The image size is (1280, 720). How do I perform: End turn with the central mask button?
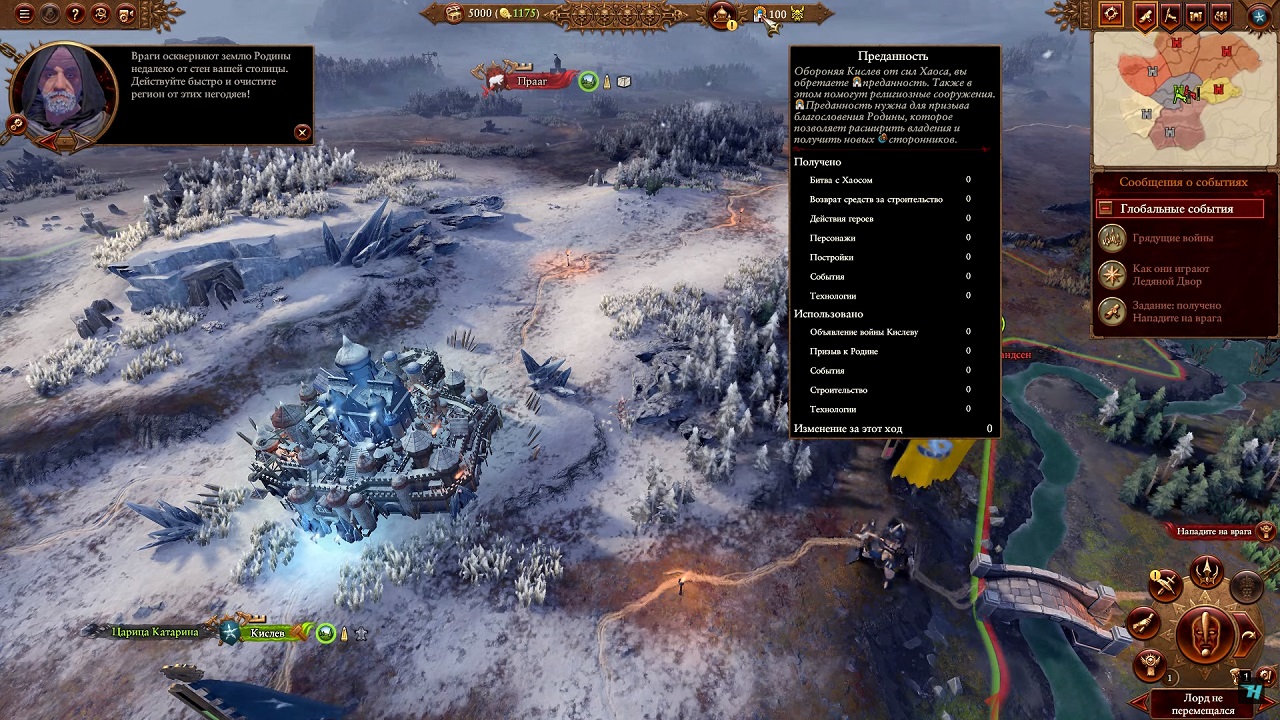pos(1206,634)
